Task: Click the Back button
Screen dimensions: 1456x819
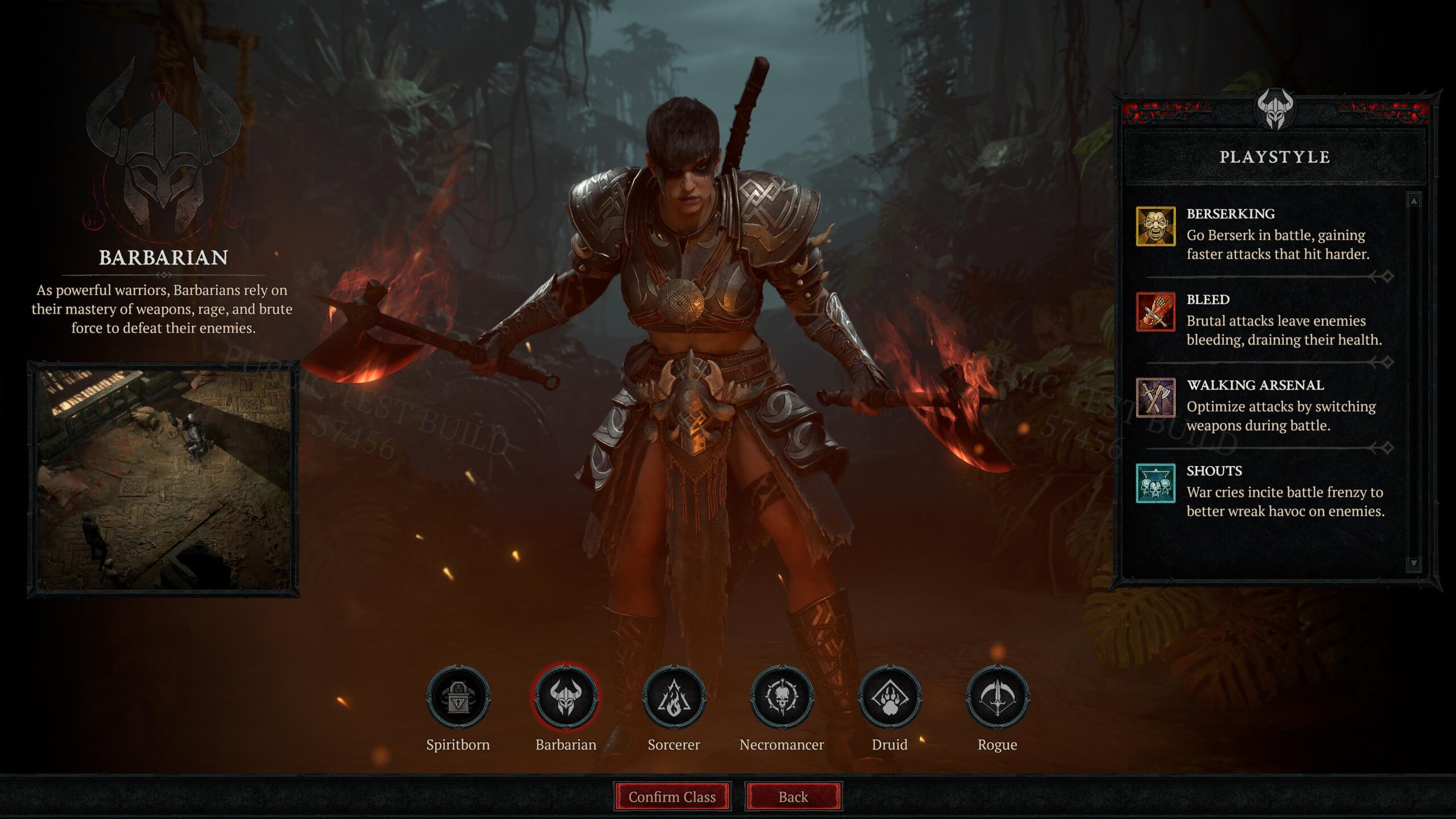Action: pos(793,797)
